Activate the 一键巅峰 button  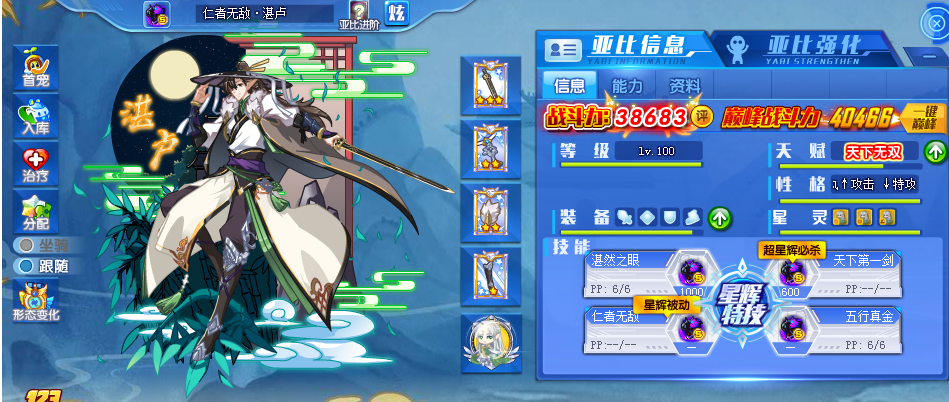coord(924,117)
